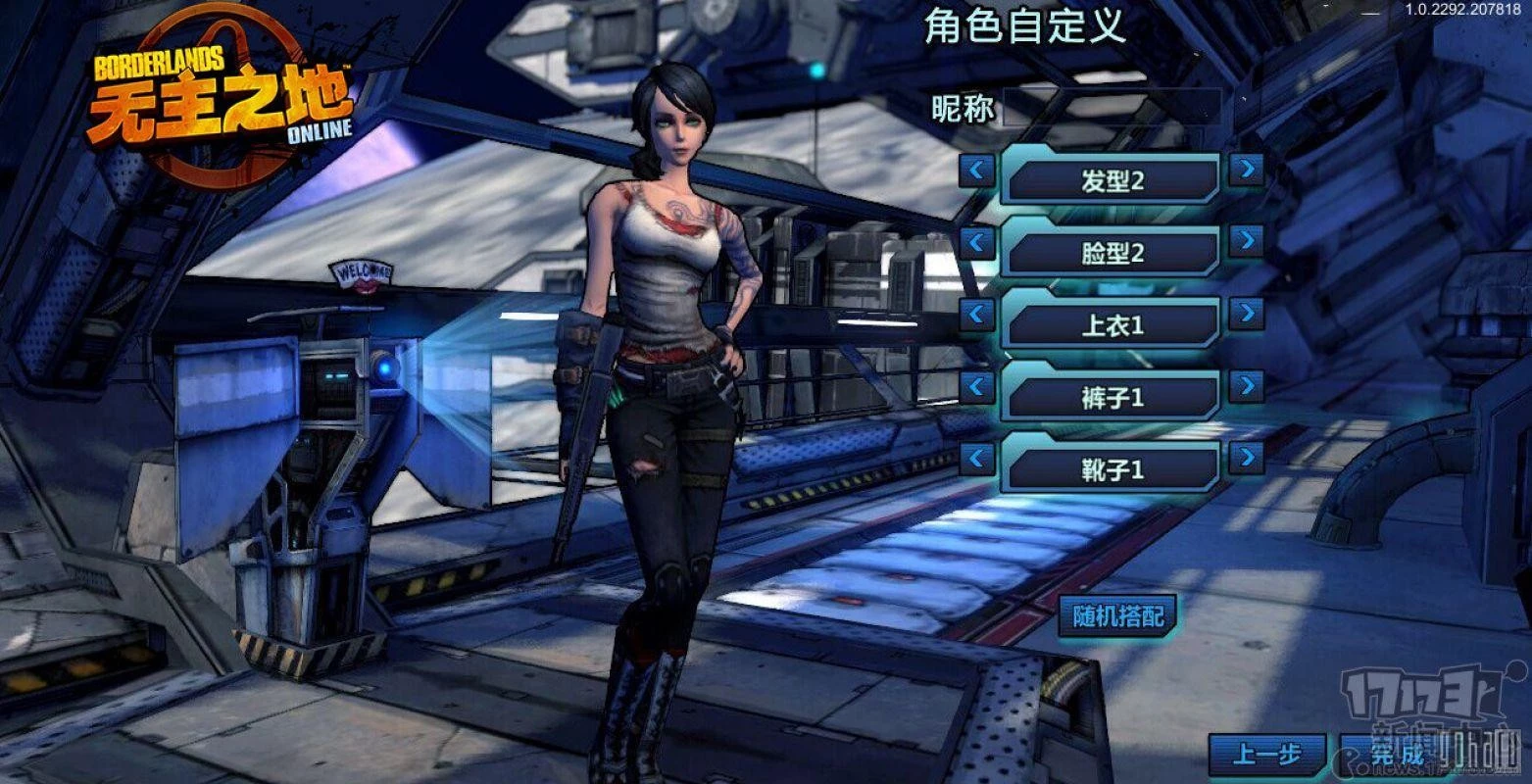The height and width of the screenshot is (784, 1532).
Task: Select previous boots with left arrow beside 靴子1
Action: click(x=976, y=458)
